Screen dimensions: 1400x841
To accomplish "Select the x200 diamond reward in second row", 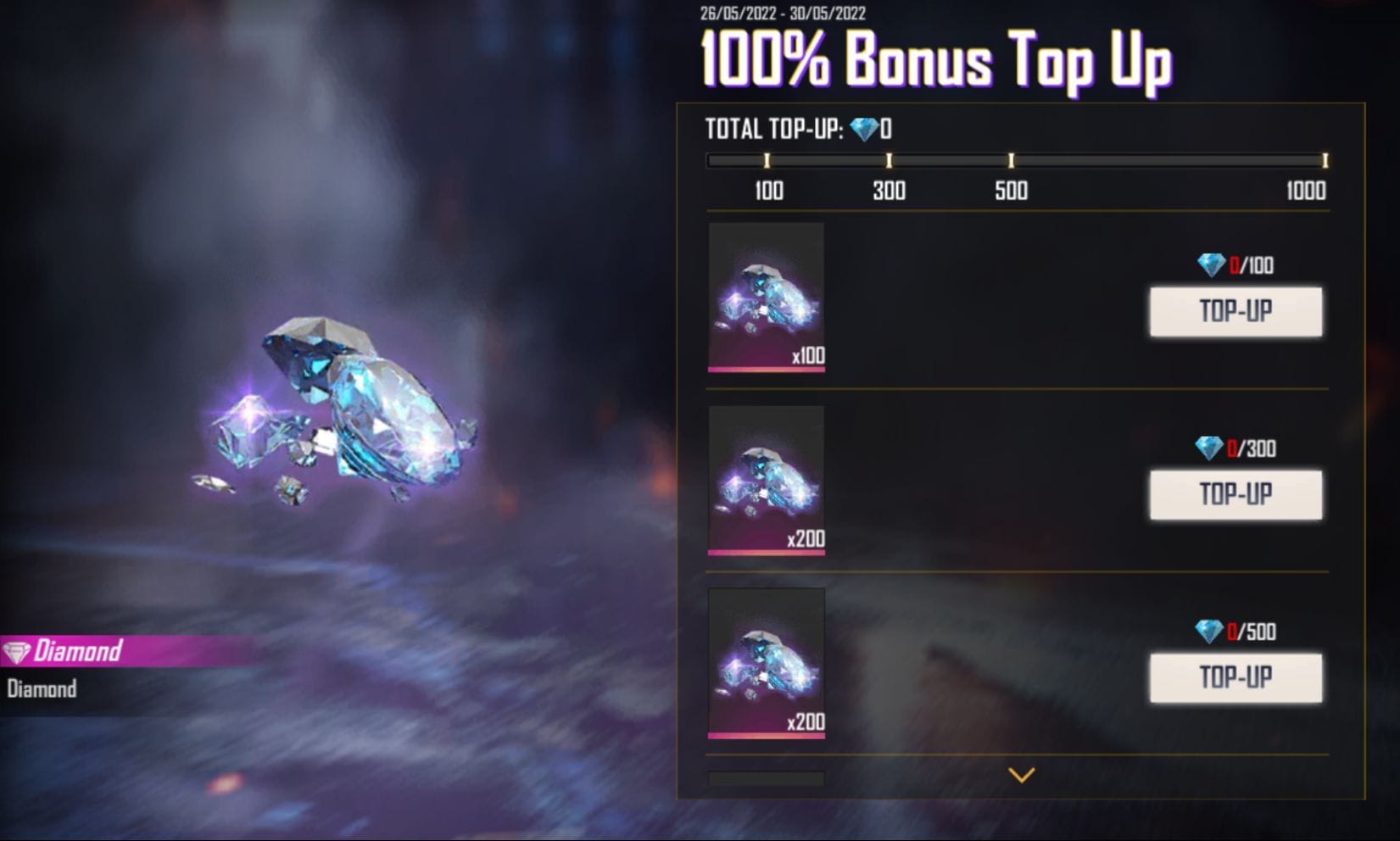I will pos(765,481).
